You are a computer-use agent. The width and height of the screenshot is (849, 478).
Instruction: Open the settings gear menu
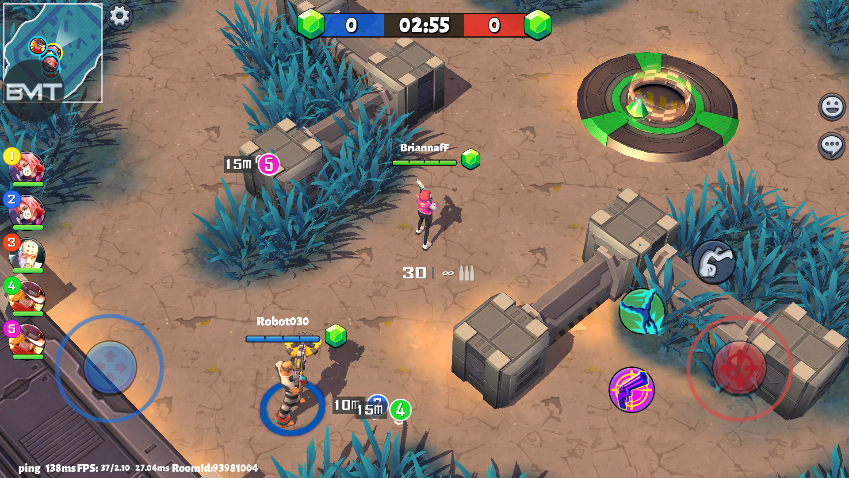pyautogui.click(x=120, y=15)
